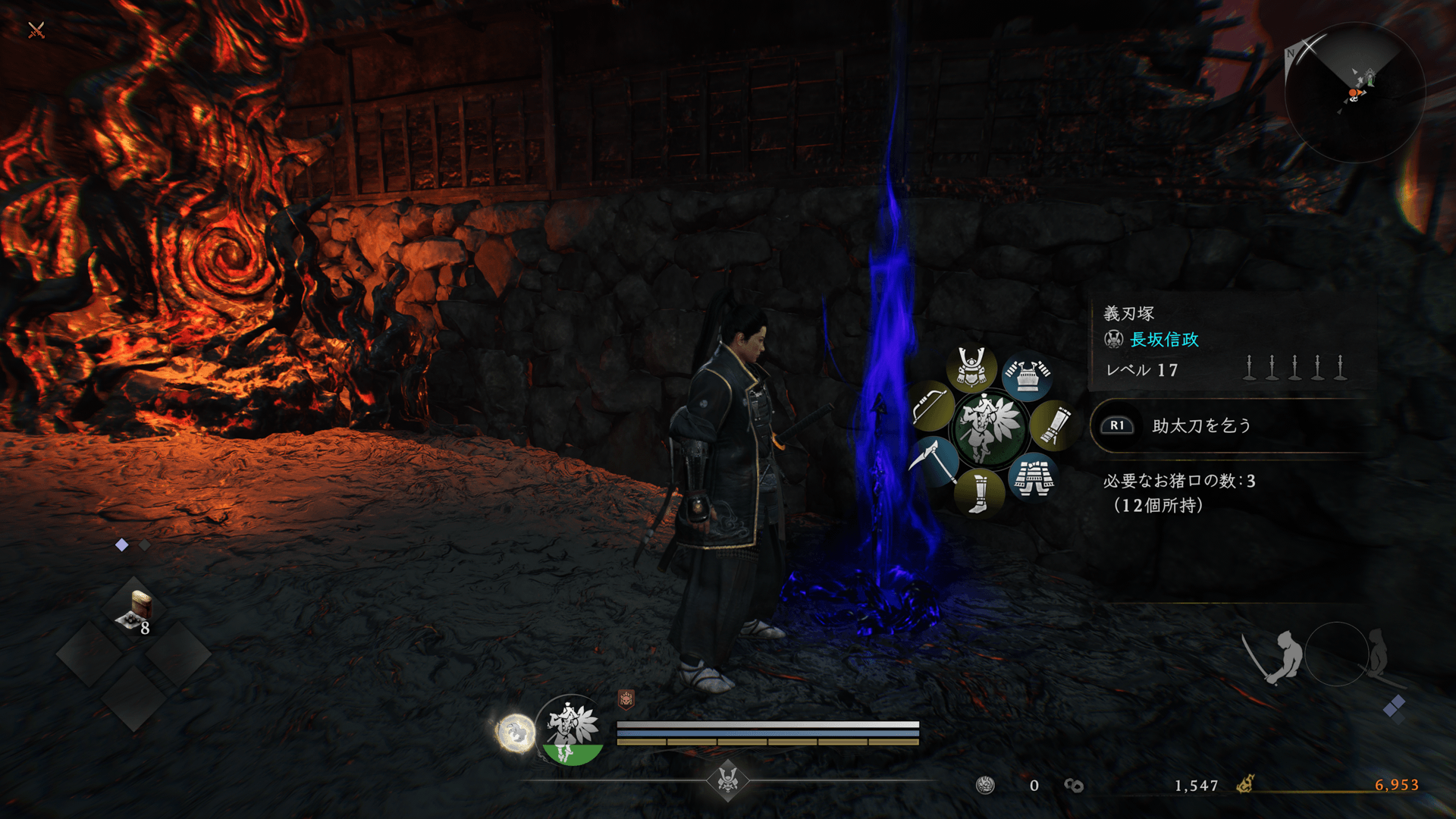
Task: Choose the leg greaves equipment icon
Action: (979, 492)
